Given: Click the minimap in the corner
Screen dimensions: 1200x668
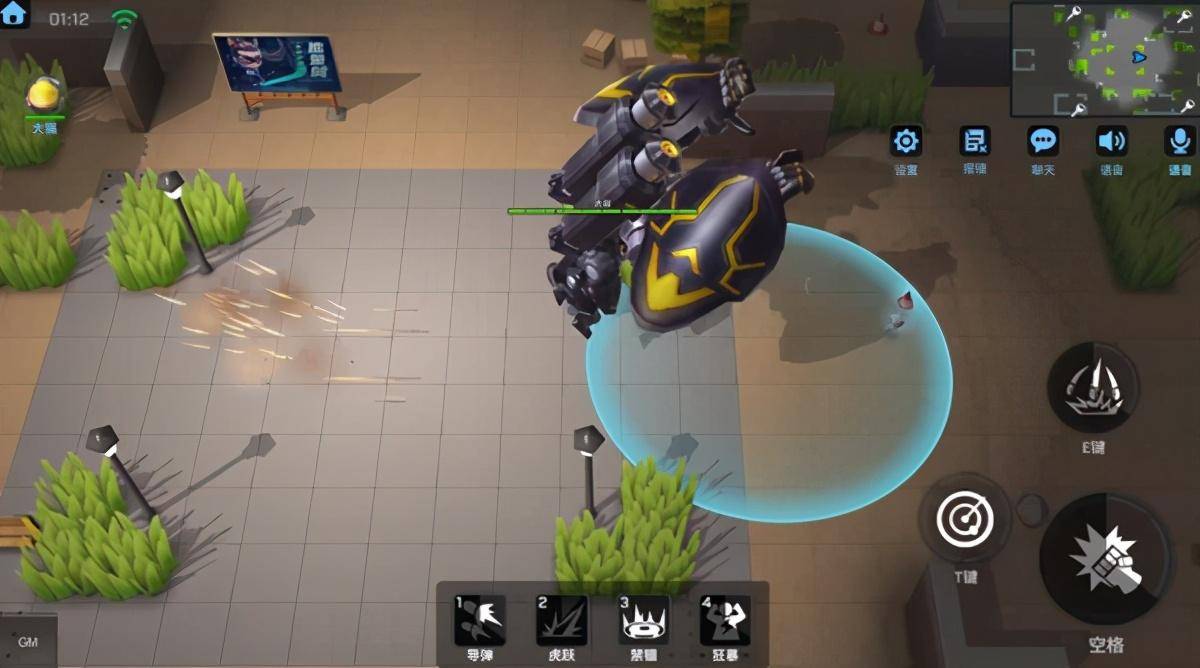Looking at the screenshot, I should point(1104,59).
